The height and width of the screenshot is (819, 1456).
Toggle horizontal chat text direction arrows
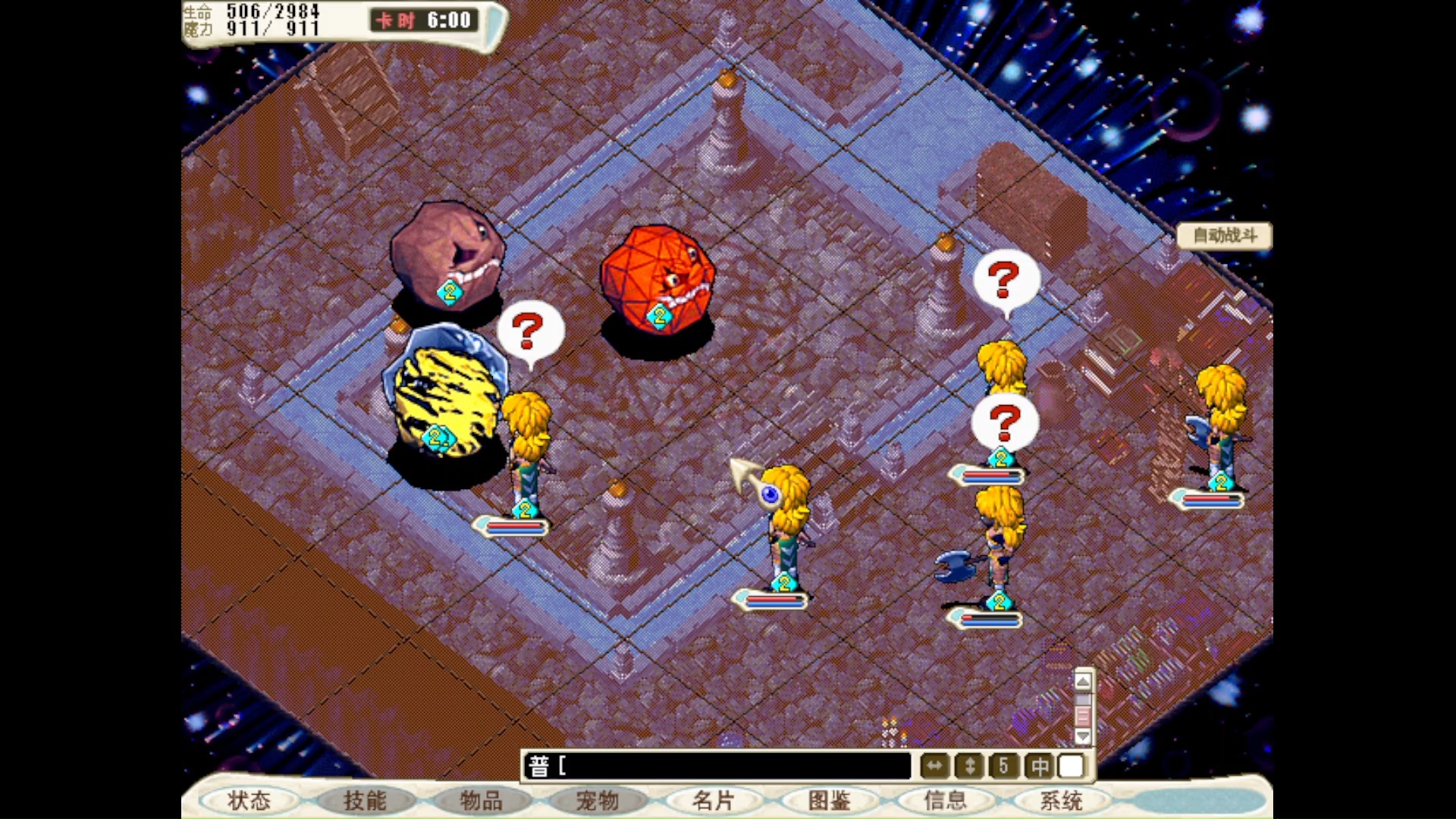[x=934, y=766]
